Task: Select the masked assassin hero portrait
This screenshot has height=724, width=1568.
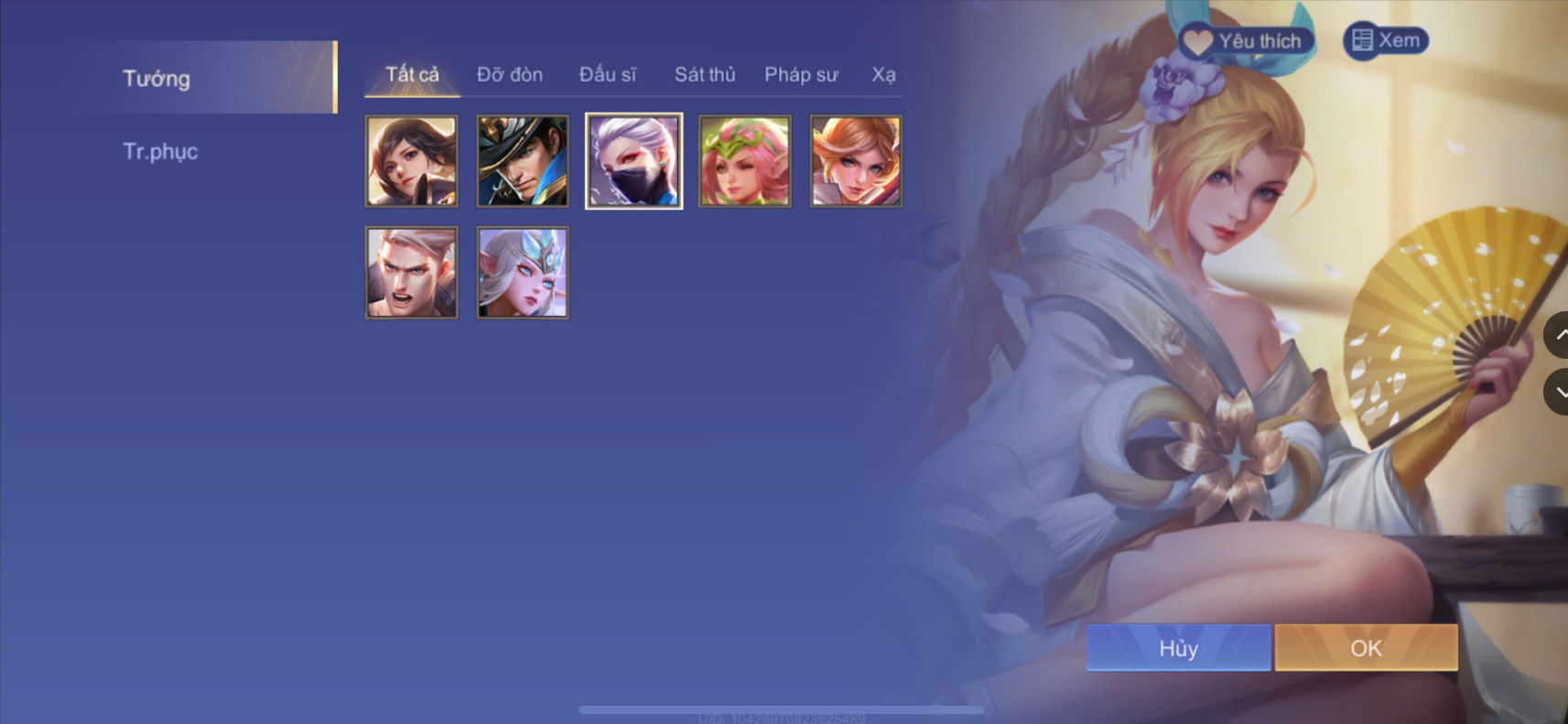Action: [x=633, y=161]
